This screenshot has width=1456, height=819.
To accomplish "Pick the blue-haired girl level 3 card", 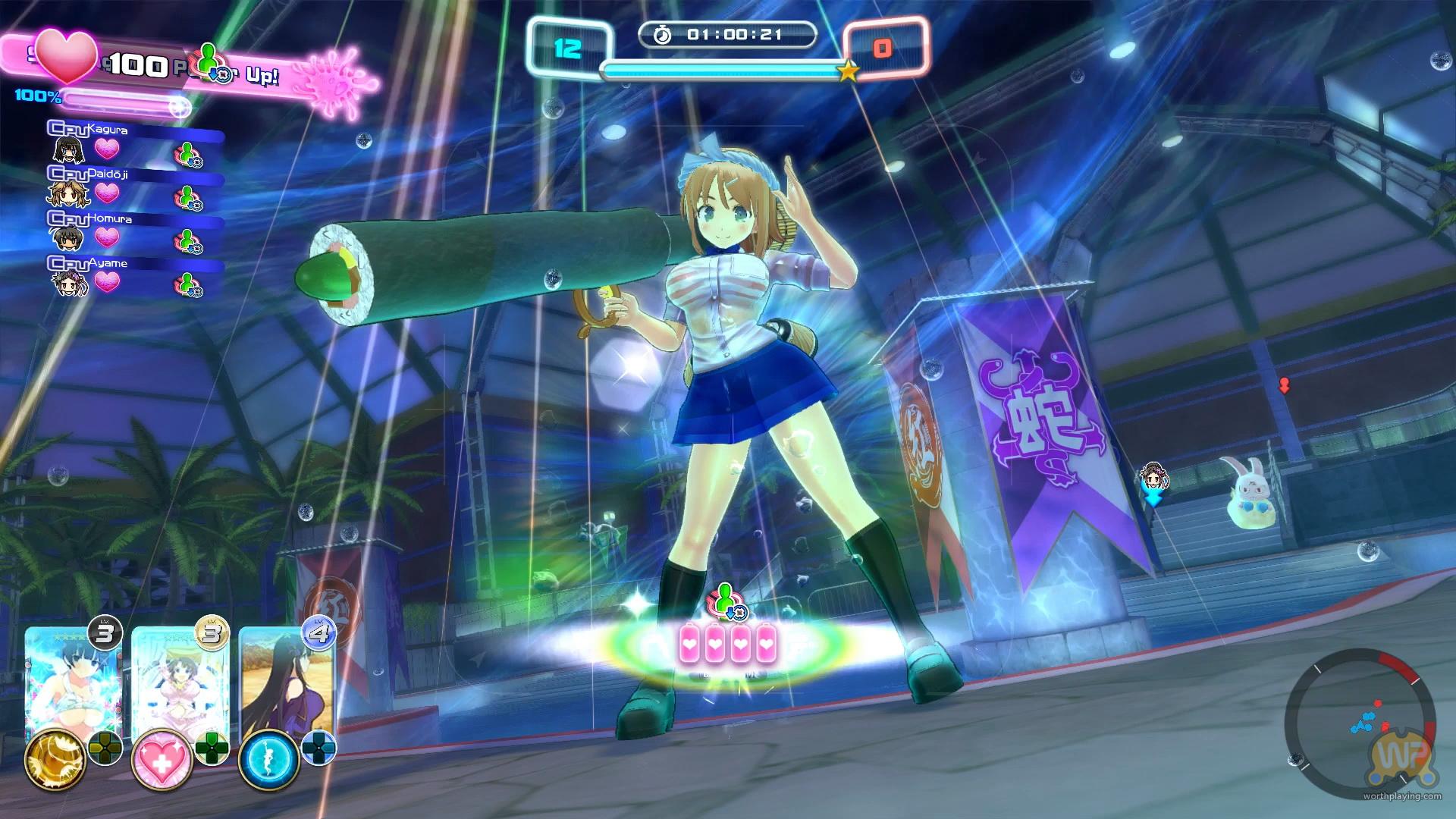I will [73, 682].
